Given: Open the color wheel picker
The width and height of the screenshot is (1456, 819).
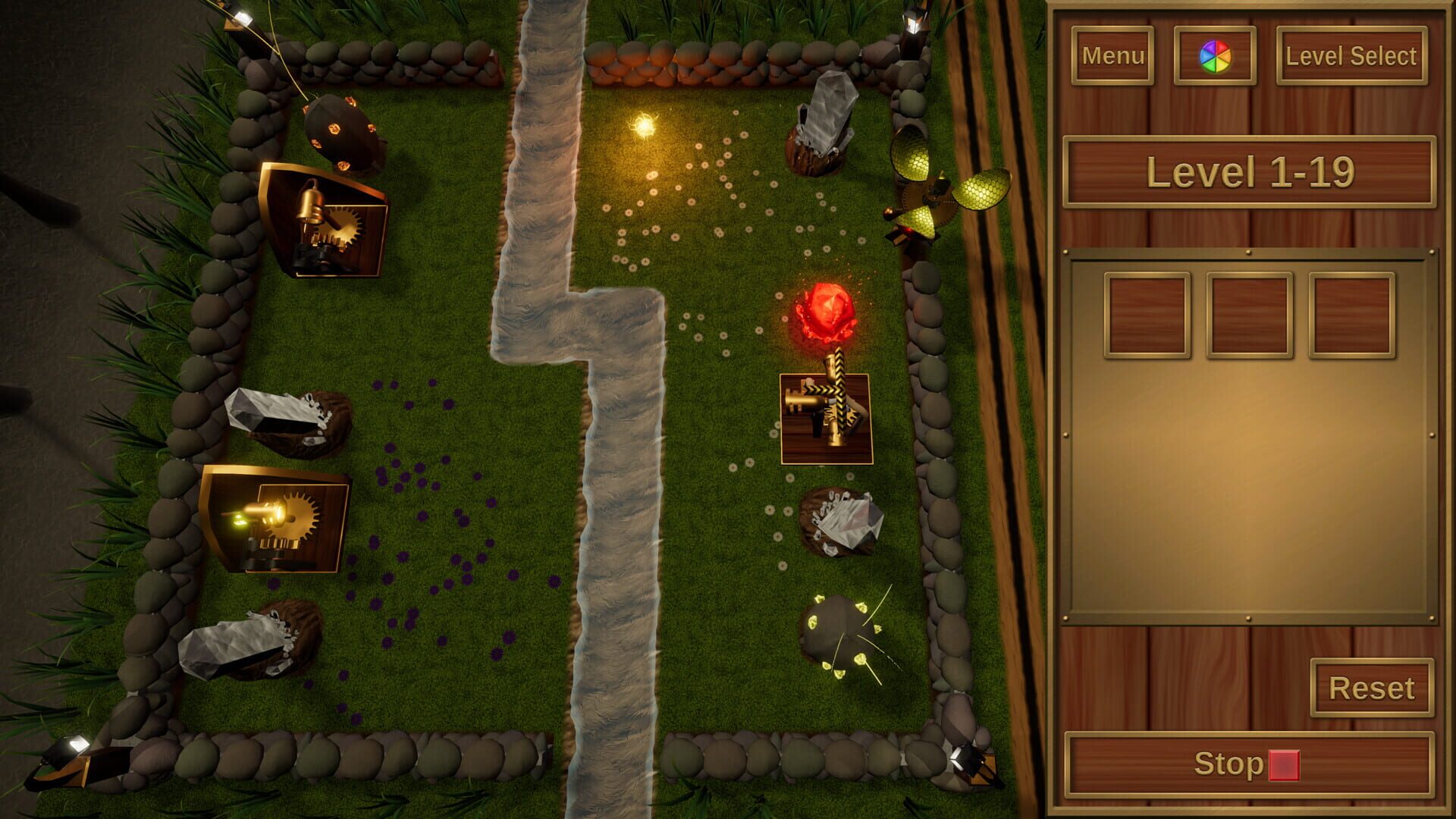Looking at the screenshot, I should pos(1216,55).
